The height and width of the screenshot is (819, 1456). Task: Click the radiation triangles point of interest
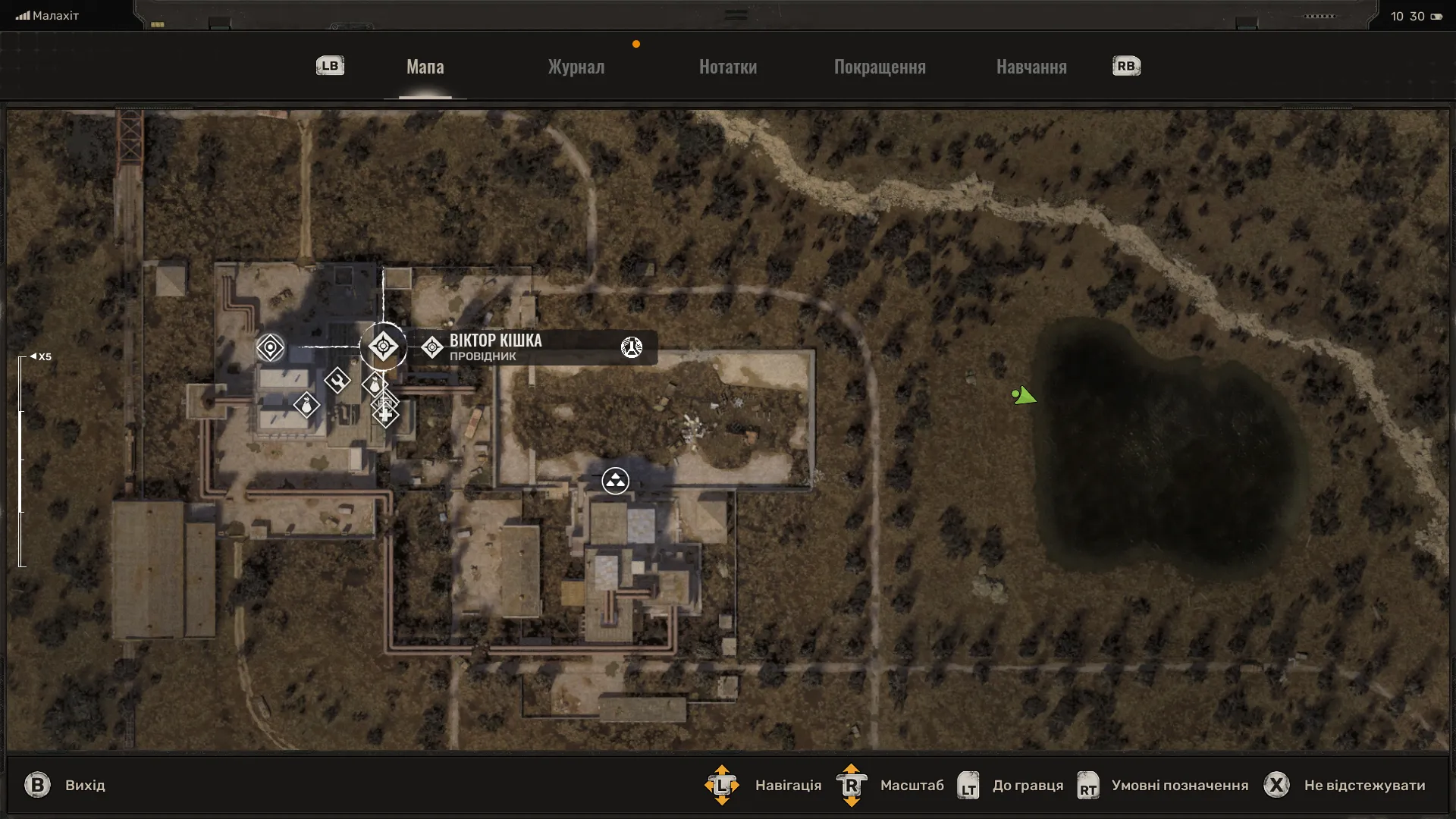click(x=615, y=480)
